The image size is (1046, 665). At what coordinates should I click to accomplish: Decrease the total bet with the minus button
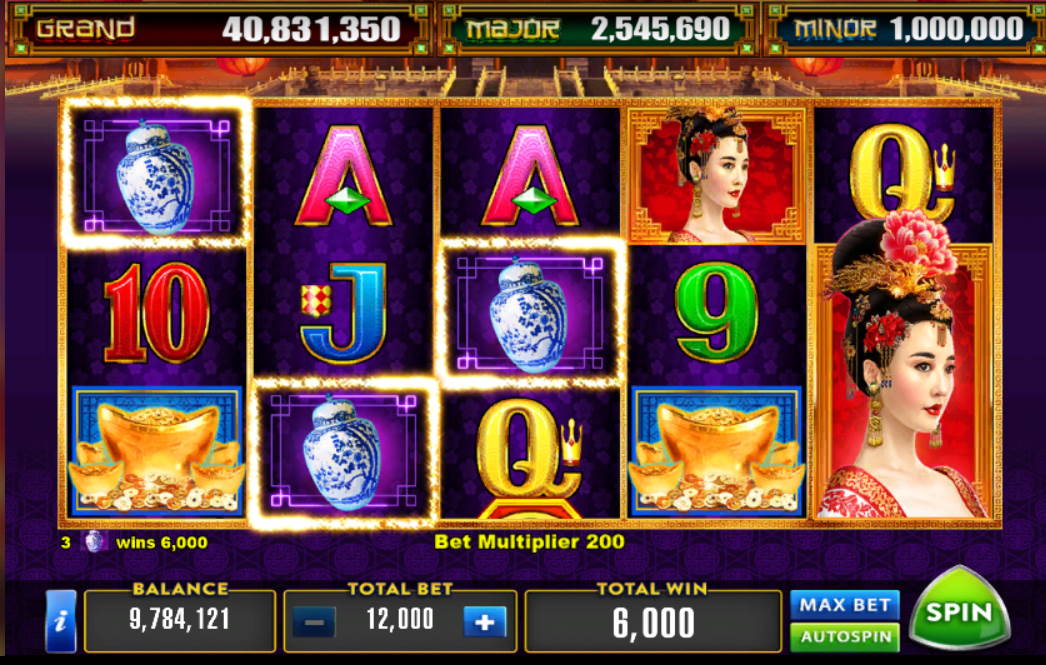coord(314,622)
